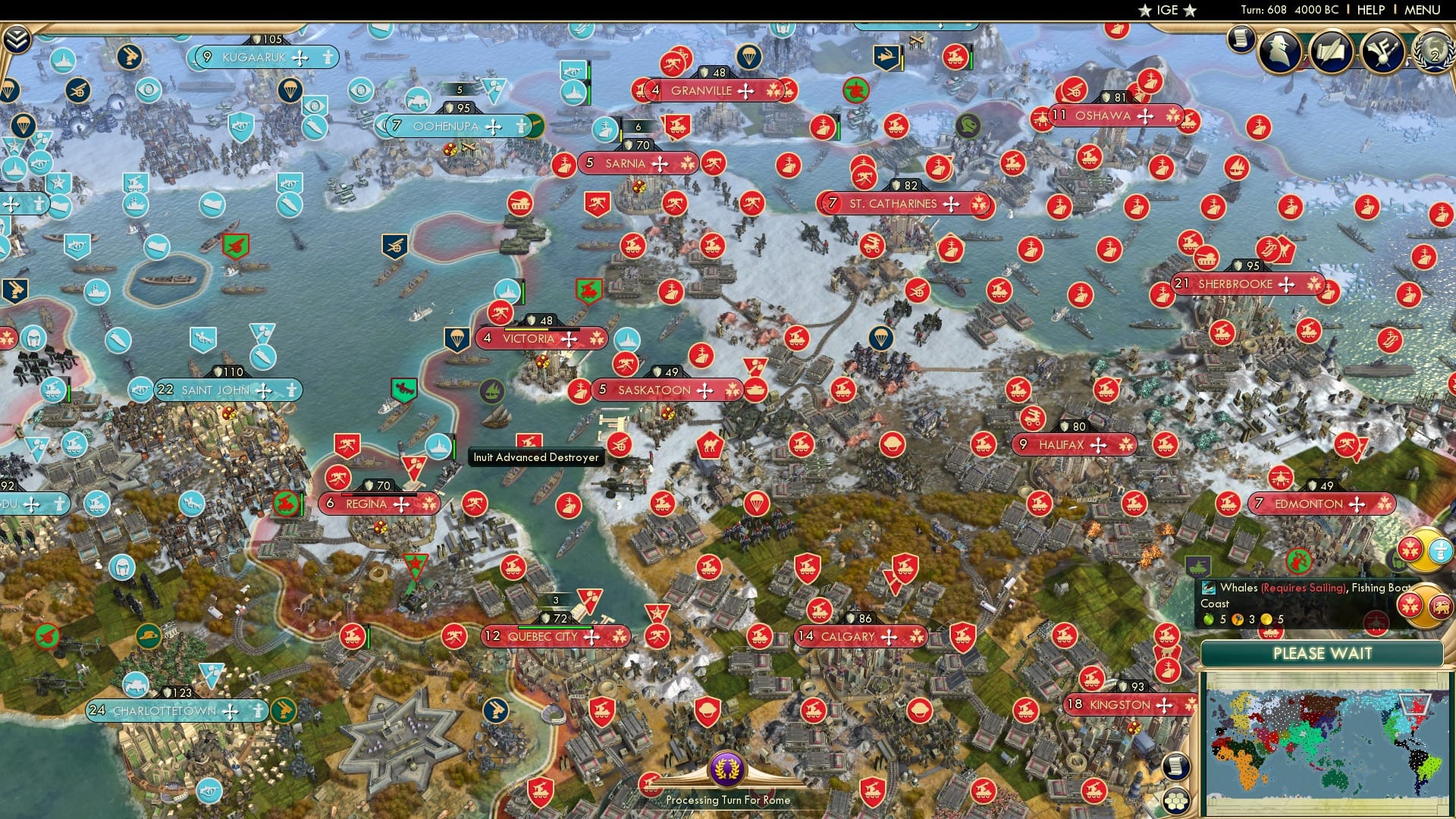Click the PLEASE WAIT banner
Image resolution: width=1456 pixels, height=819 pixels.
click(1323, 654)
